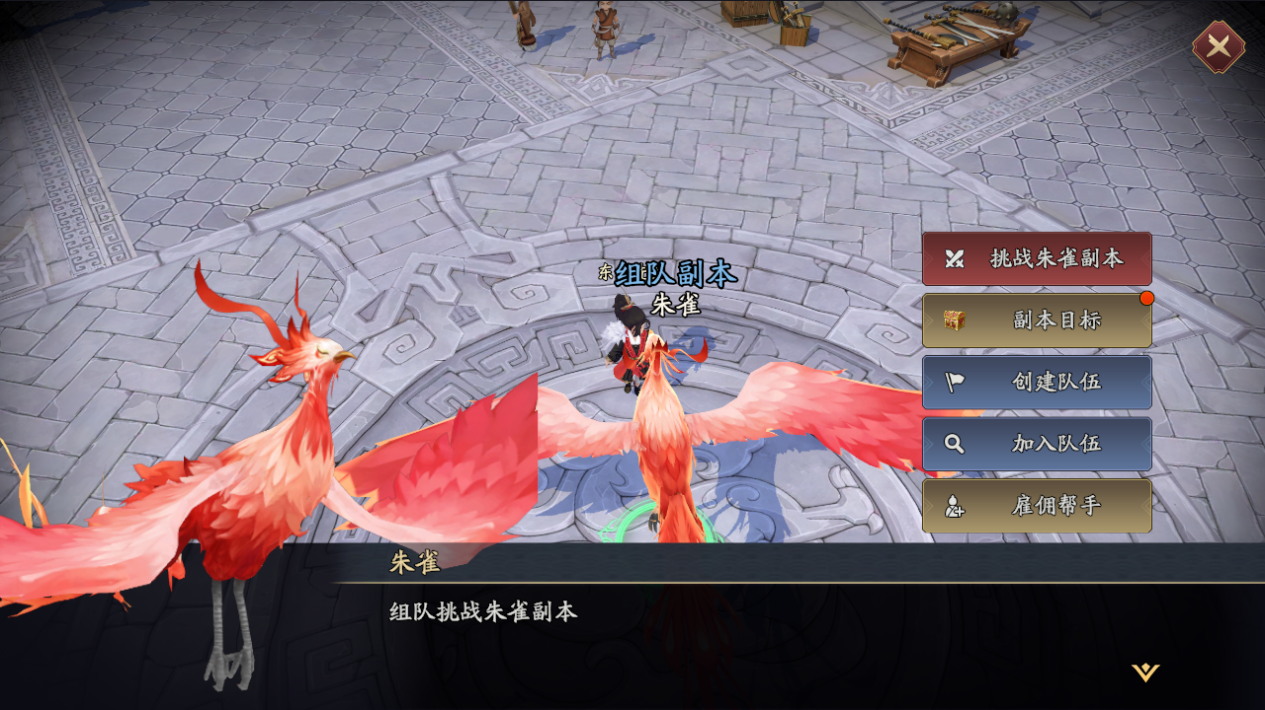The width and height of the screenshot is (1265, 710).
Task: Close the dialogue with the X button
Action: tap(1218, 46)
